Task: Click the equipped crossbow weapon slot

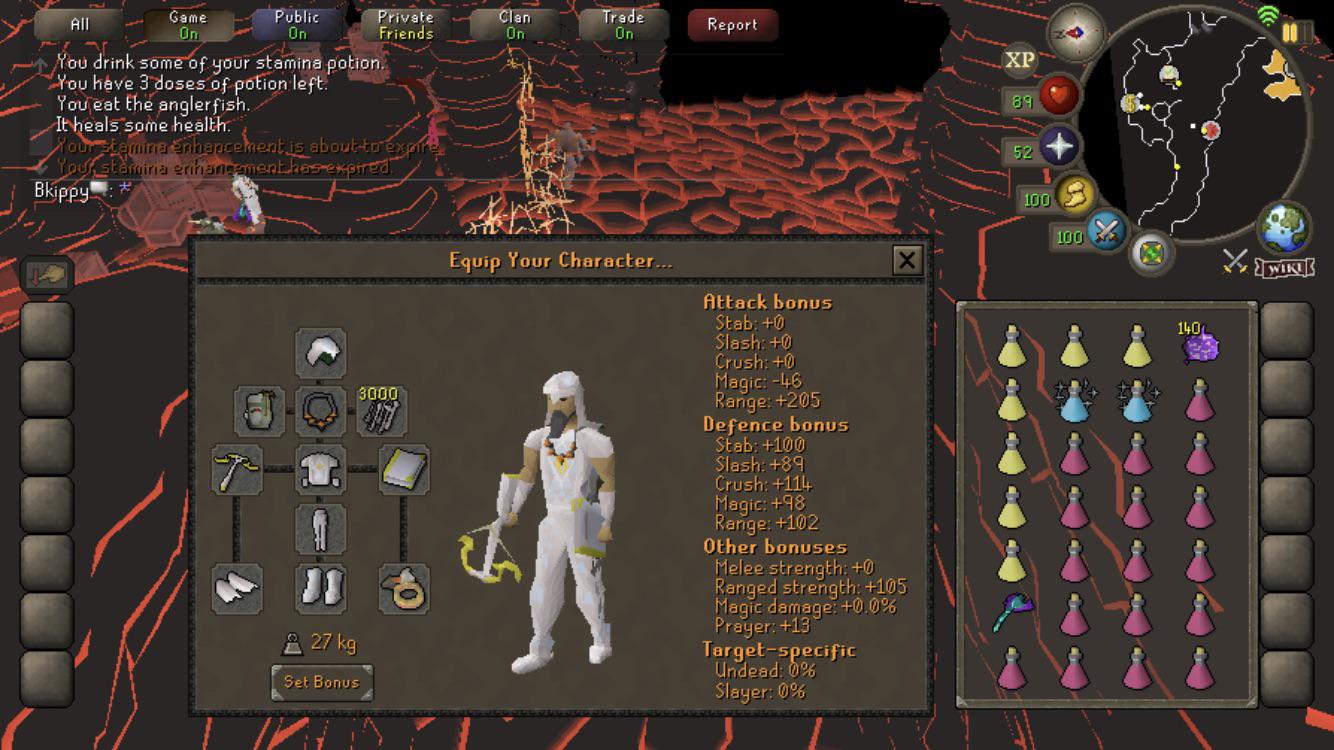Action: [238, 470]
